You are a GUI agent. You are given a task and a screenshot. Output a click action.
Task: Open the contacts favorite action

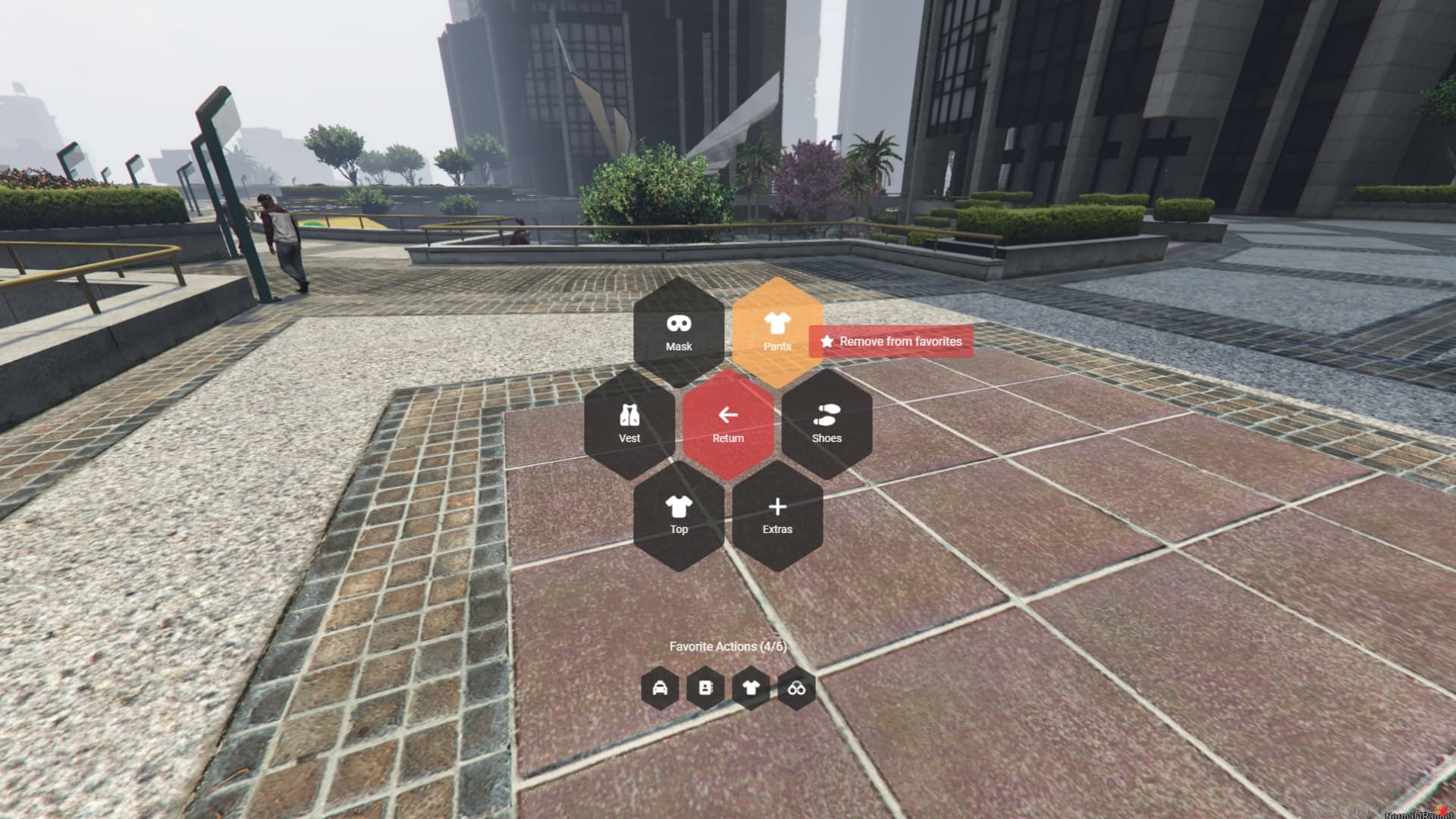[x=705, y=689]
